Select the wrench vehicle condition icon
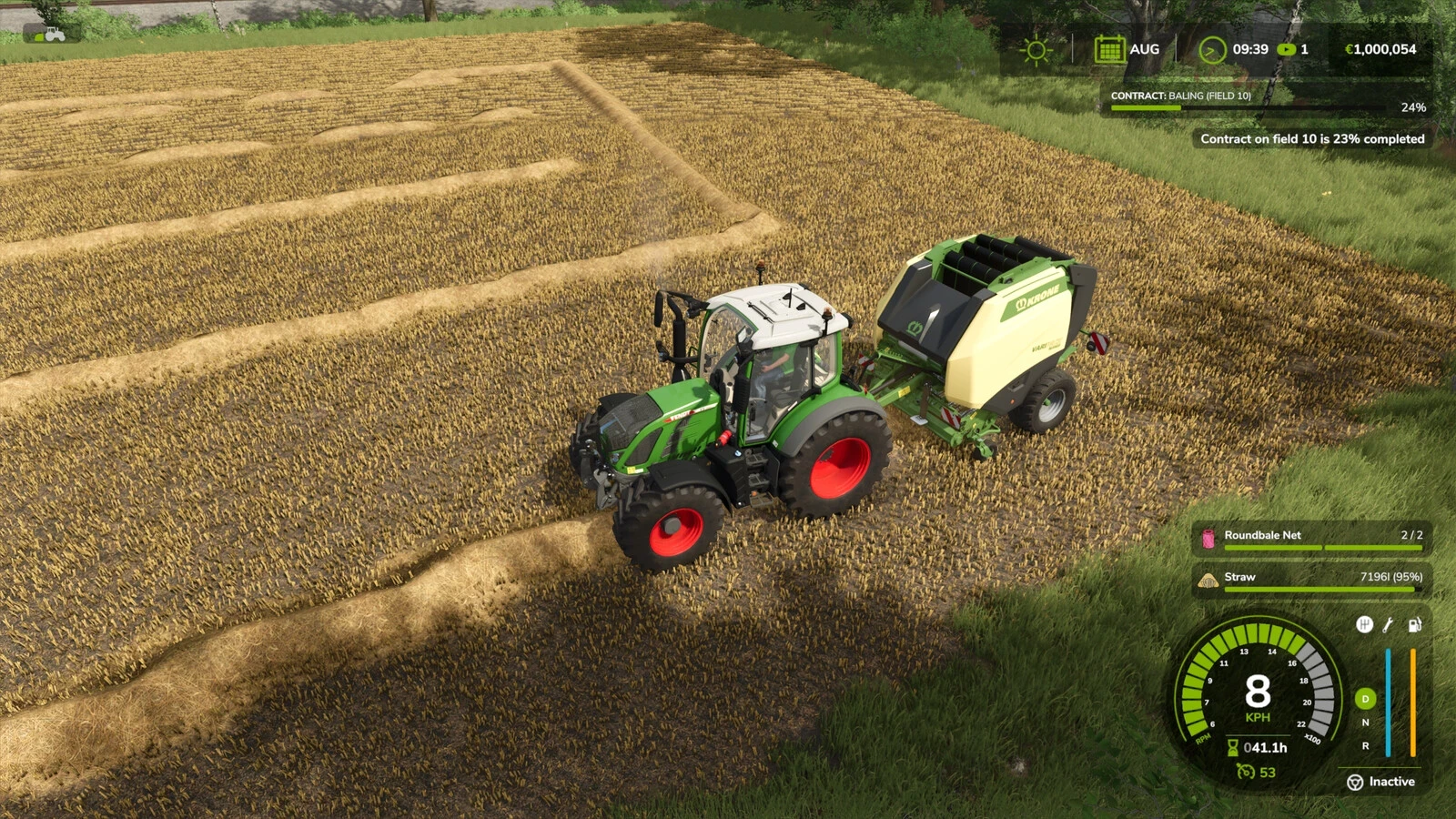 point(1386,624)
